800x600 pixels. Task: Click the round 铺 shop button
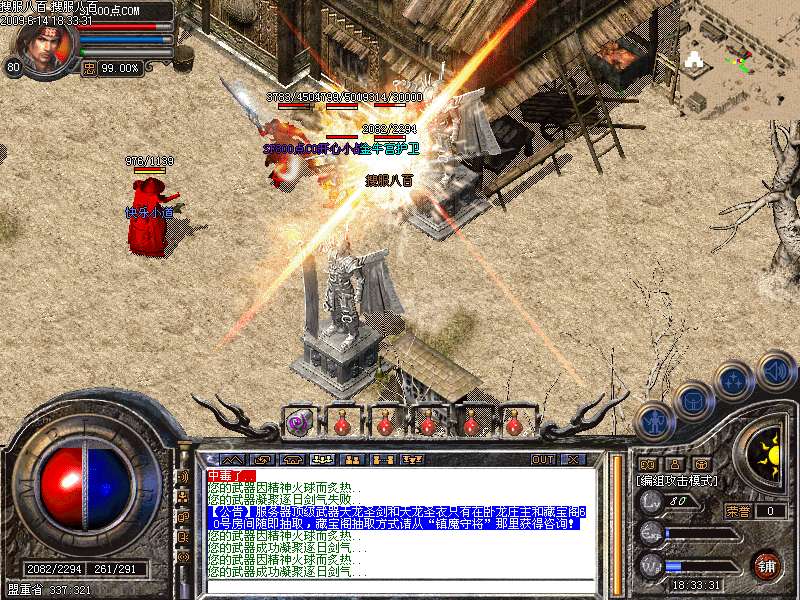pyautogui.click(x=767, y=565)
